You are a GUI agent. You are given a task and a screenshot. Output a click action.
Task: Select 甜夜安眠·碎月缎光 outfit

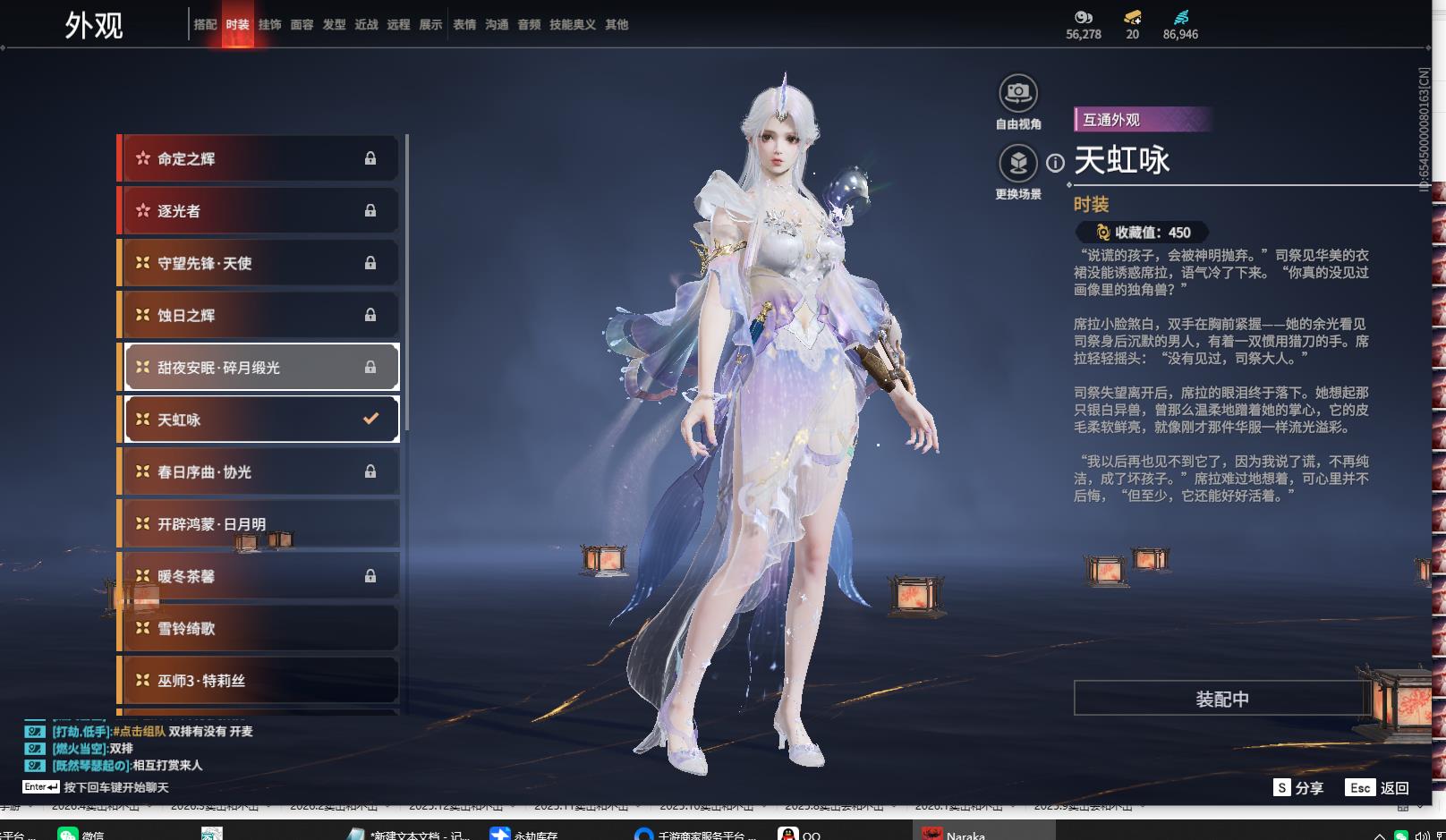(x=259, y=368)
